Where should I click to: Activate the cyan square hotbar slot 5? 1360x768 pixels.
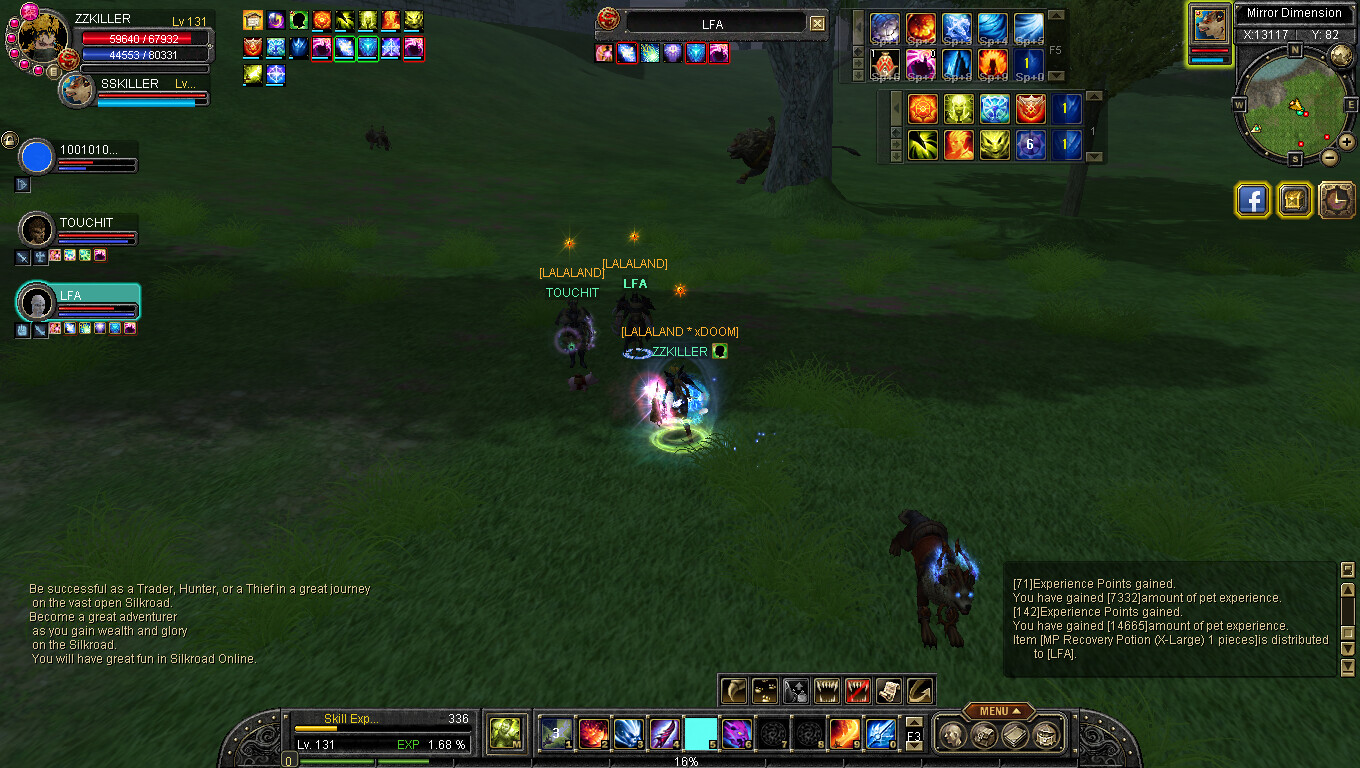701,734
